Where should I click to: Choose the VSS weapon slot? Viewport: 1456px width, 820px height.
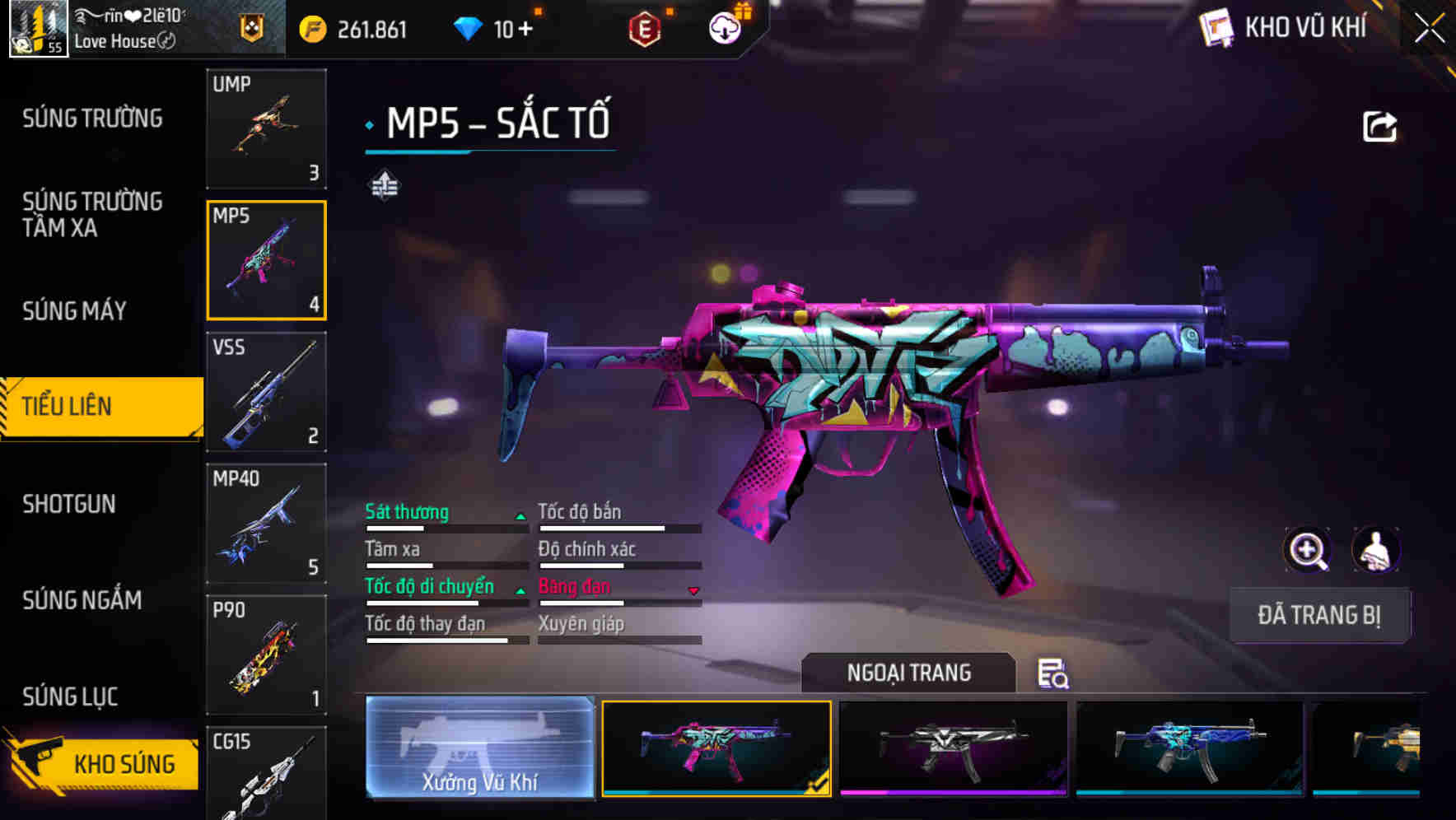(266, 392)
